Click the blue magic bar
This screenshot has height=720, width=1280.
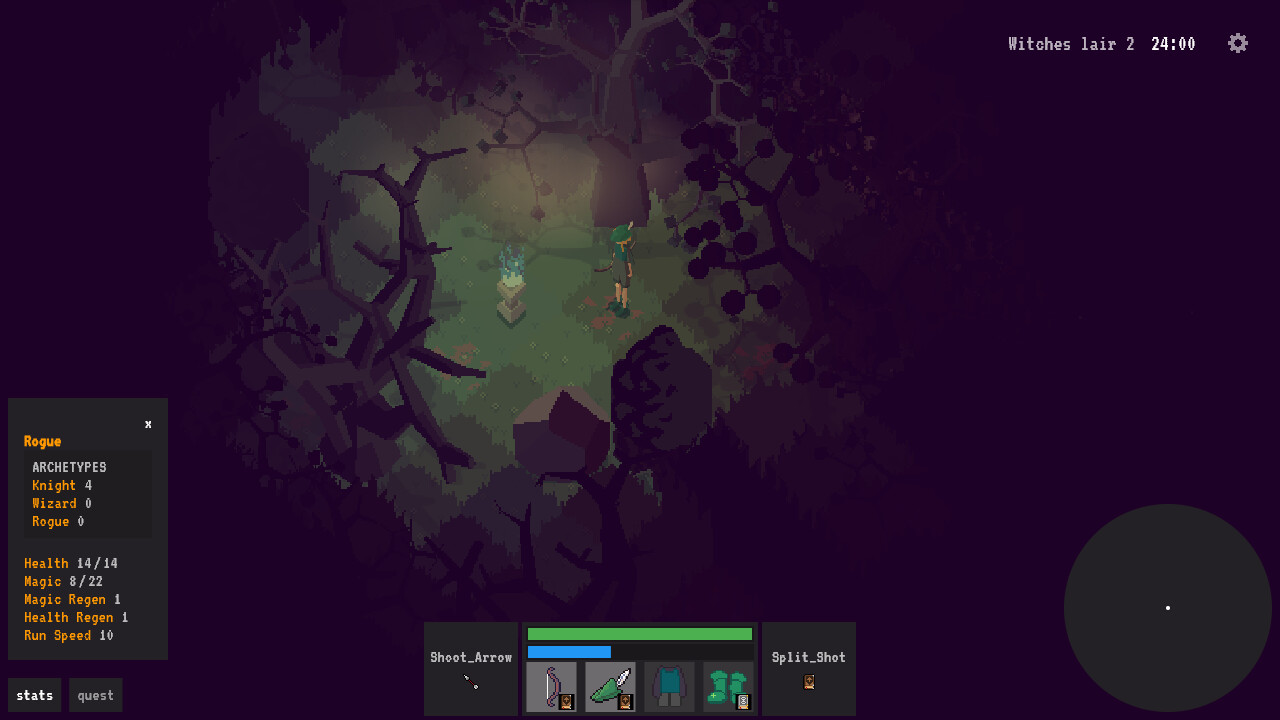(x=570, y=650)
